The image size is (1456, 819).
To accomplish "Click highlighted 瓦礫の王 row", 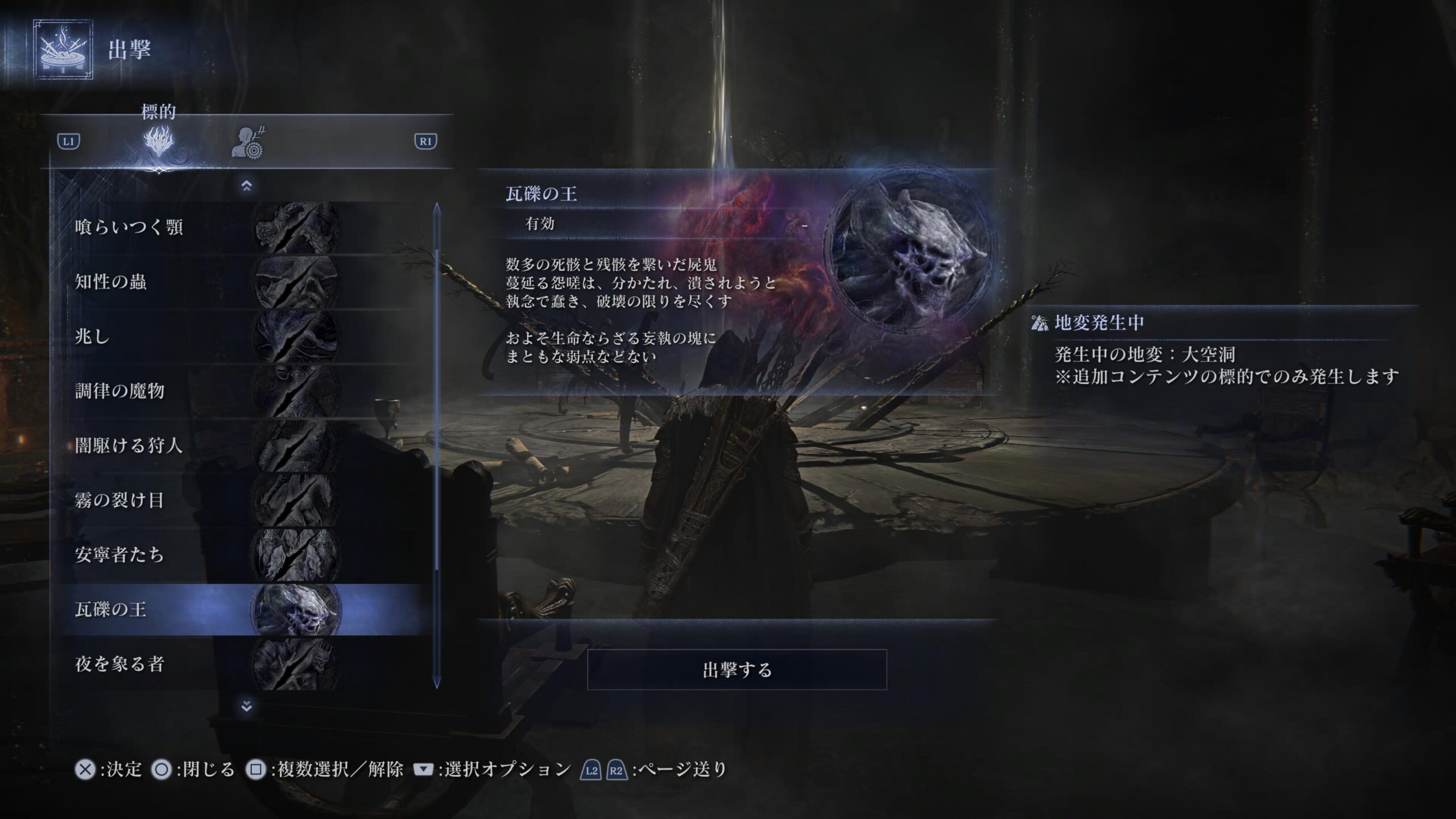I will (245, 610).
